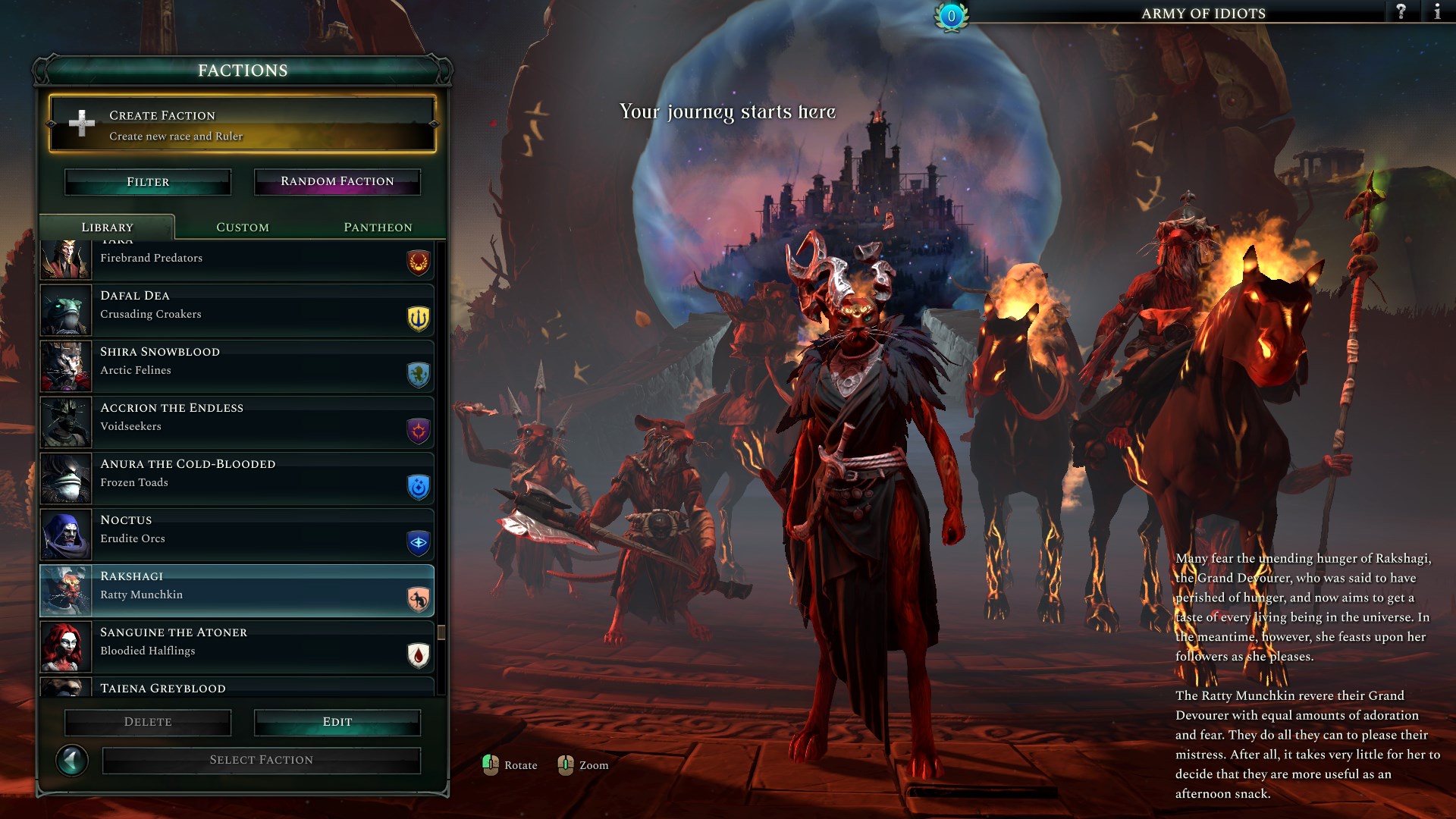Switch to the Custom tab
Viewport: 1456px width, 819px height.
243,227
